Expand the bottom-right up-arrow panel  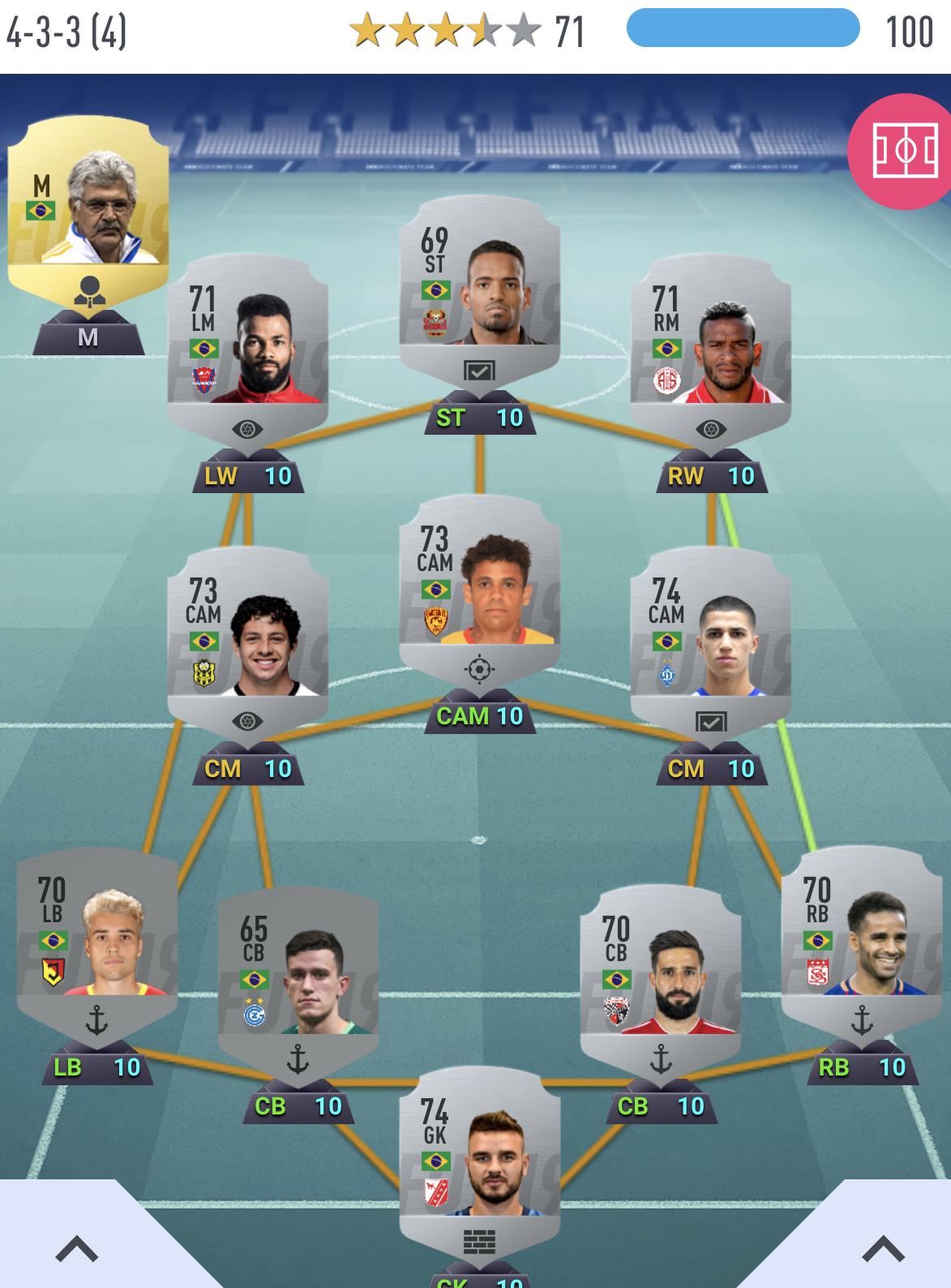click(883, 1248)
